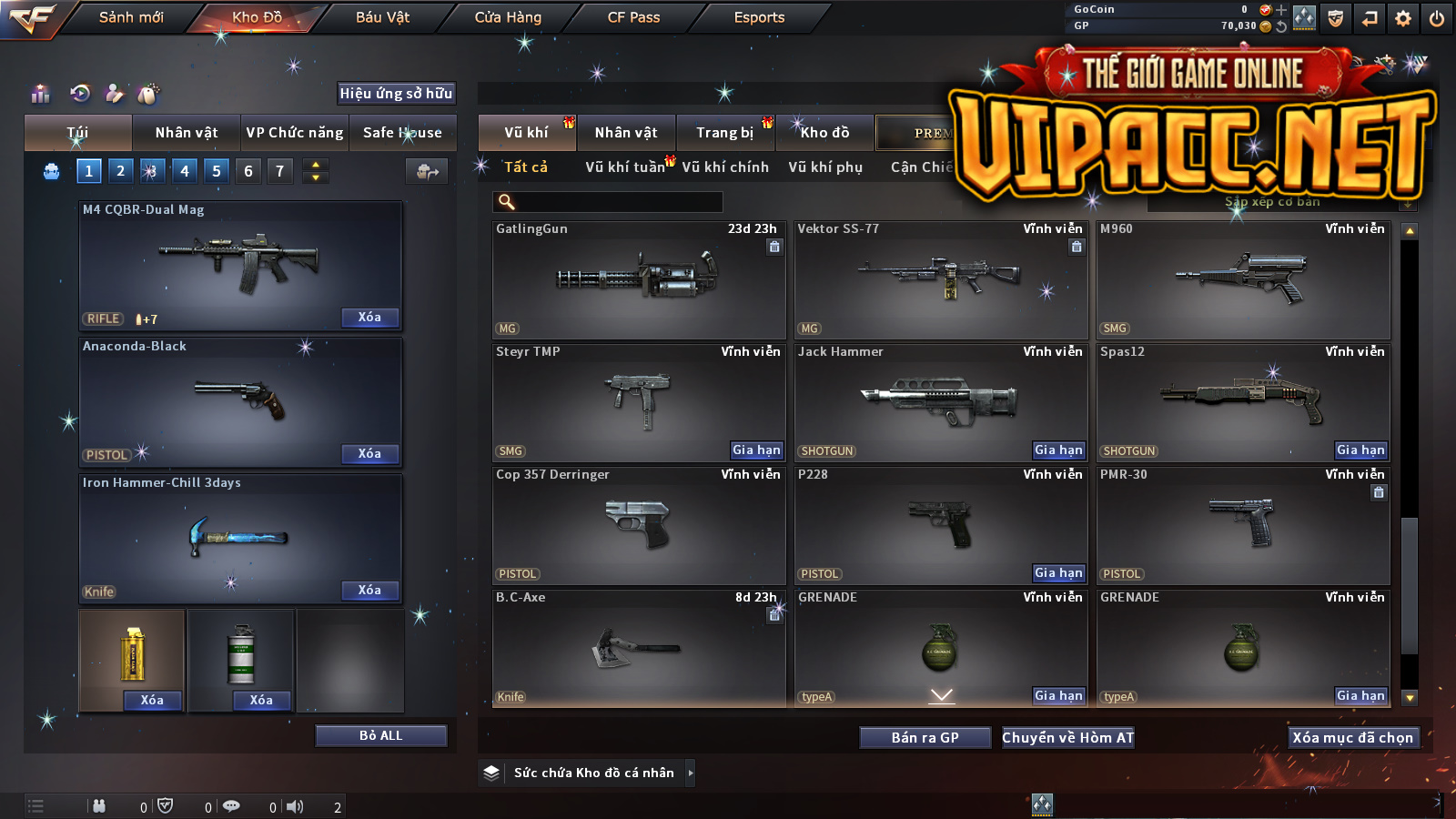The height and width of the screenshot is (819, 1456).
Task: Open the Sảnh mới lobby tab
Action: 131,17
